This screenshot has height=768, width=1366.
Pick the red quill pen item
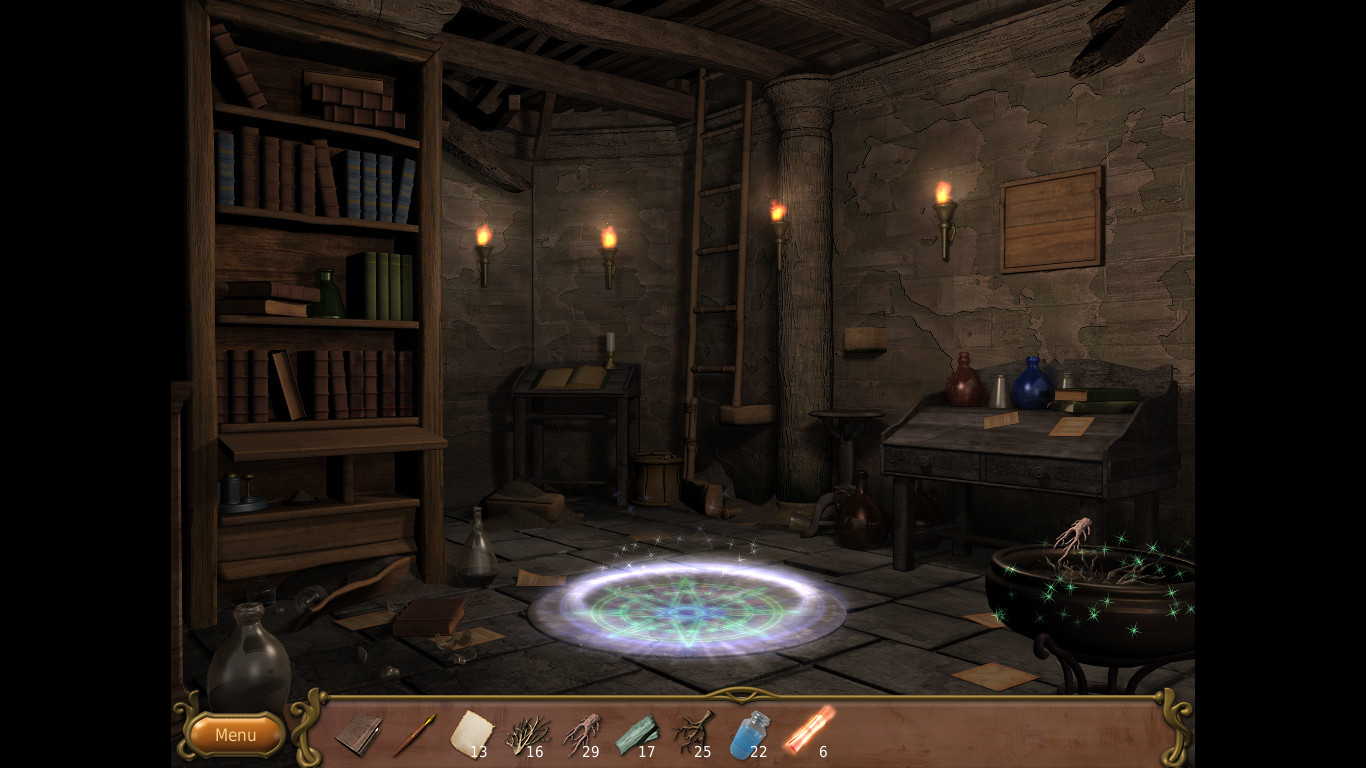[413, 735]
